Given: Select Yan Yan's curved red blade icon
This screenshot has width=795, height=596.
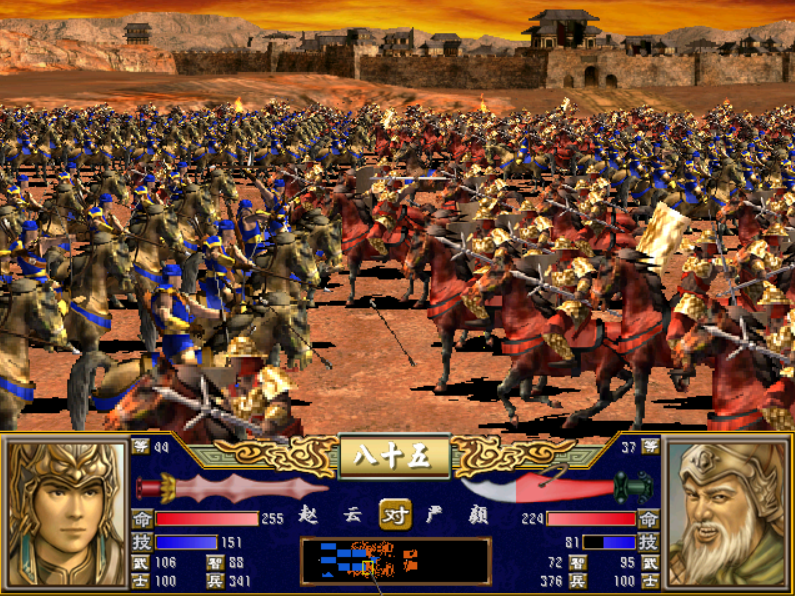Looking at the screenshot, I should tap(557, 488).
